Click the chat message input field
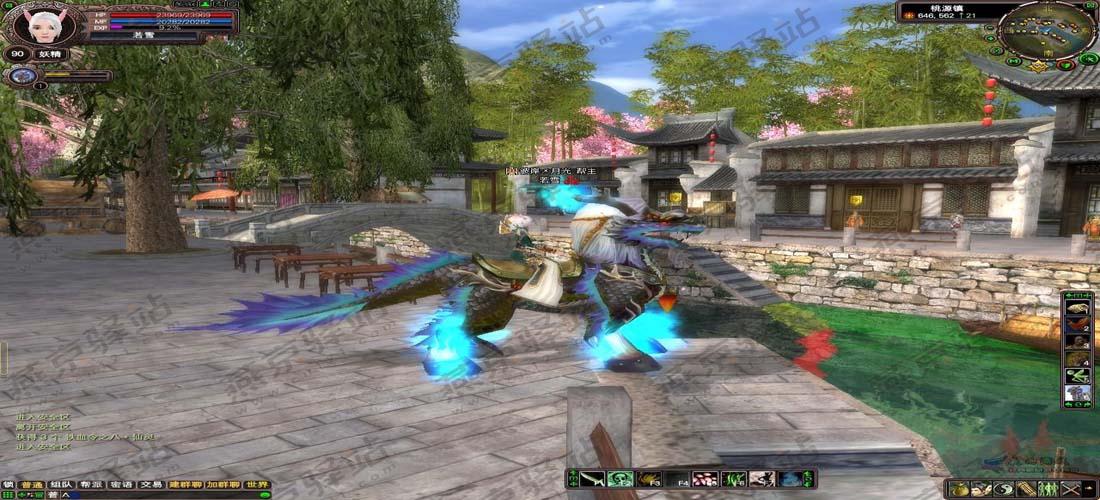This screenshot has height=500, width=1100. tap(150, 494)
